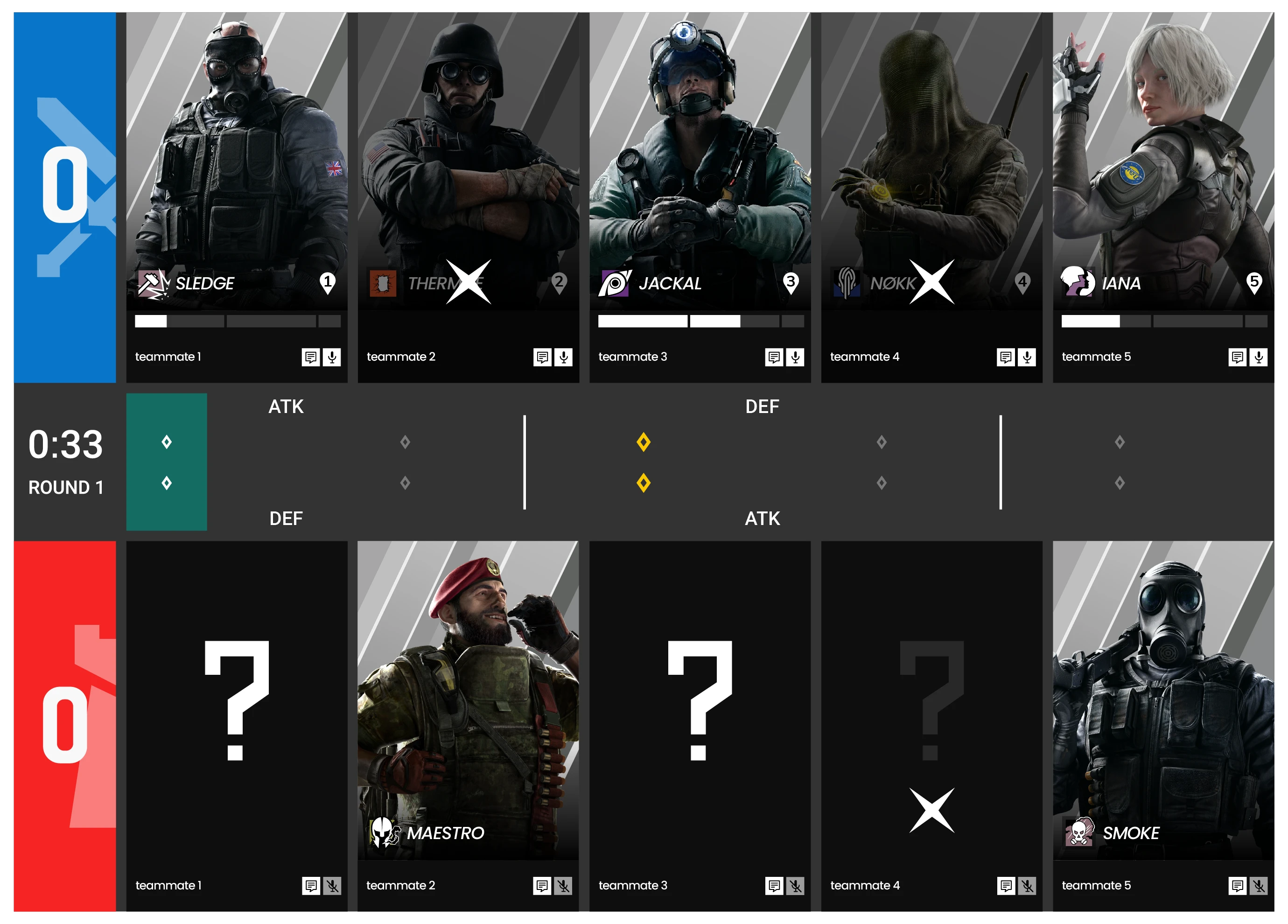The image size is (1288, 924).
Task: Unmute red team teammate 5 microphone
Action: 1259,885
